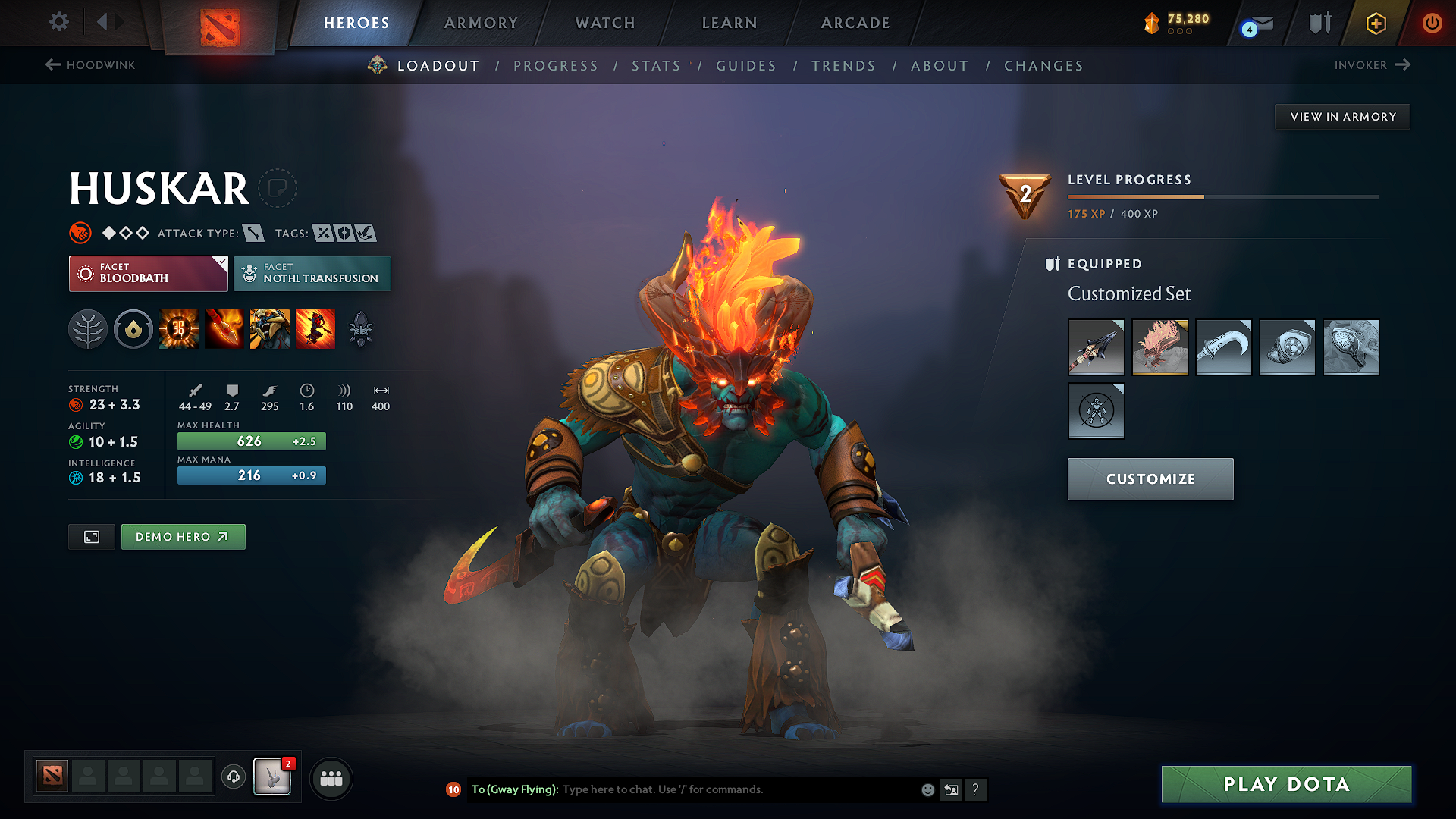Open the ARMORY menu
The width and height of the screenshot is (1456, 819).
[480, 23]
